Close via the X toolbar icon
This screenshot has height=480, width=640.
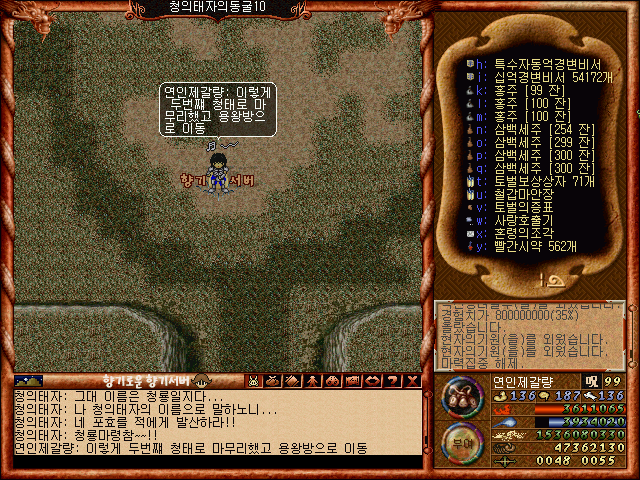click(410, 380)
